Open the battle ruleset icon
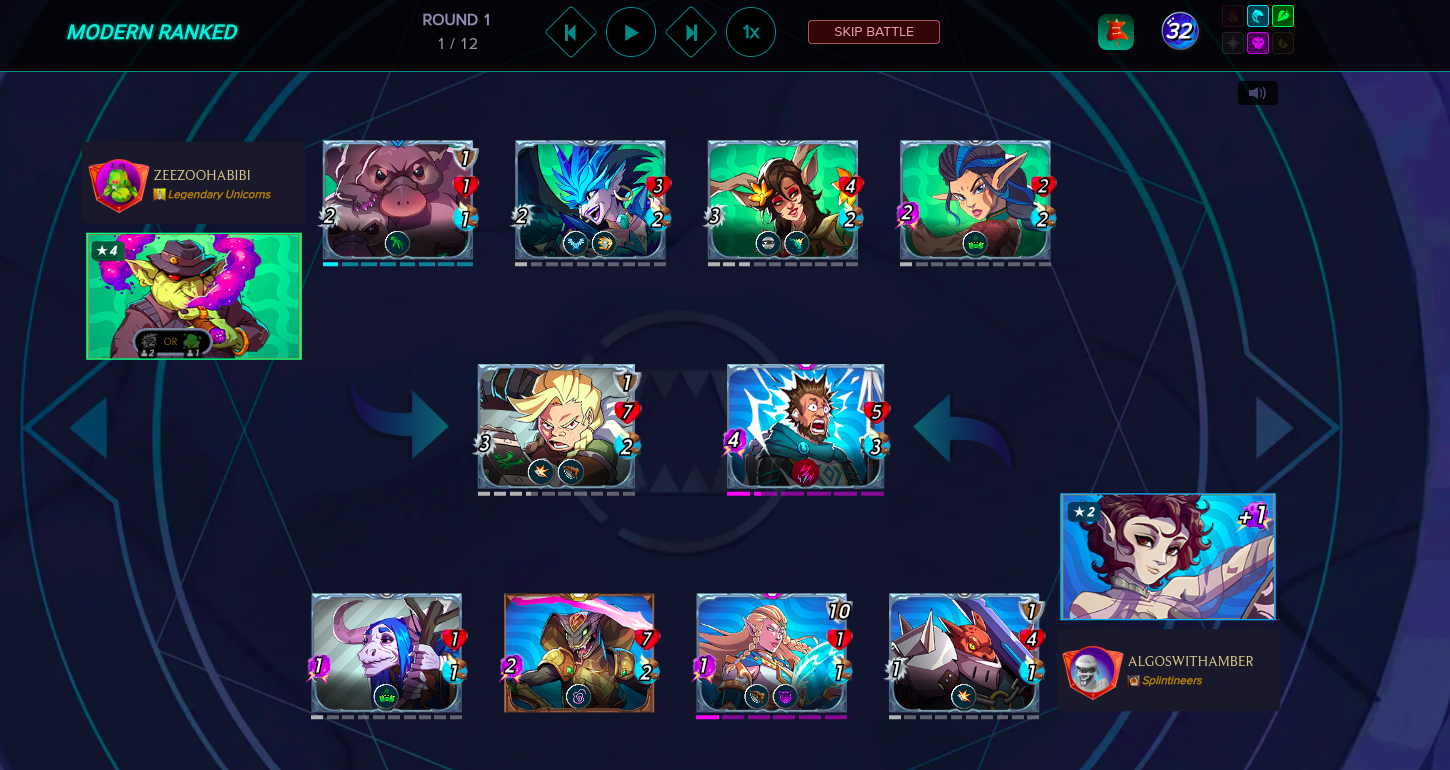The width and height of the screenshot is (1450, 770). (x=1115, y=32)
